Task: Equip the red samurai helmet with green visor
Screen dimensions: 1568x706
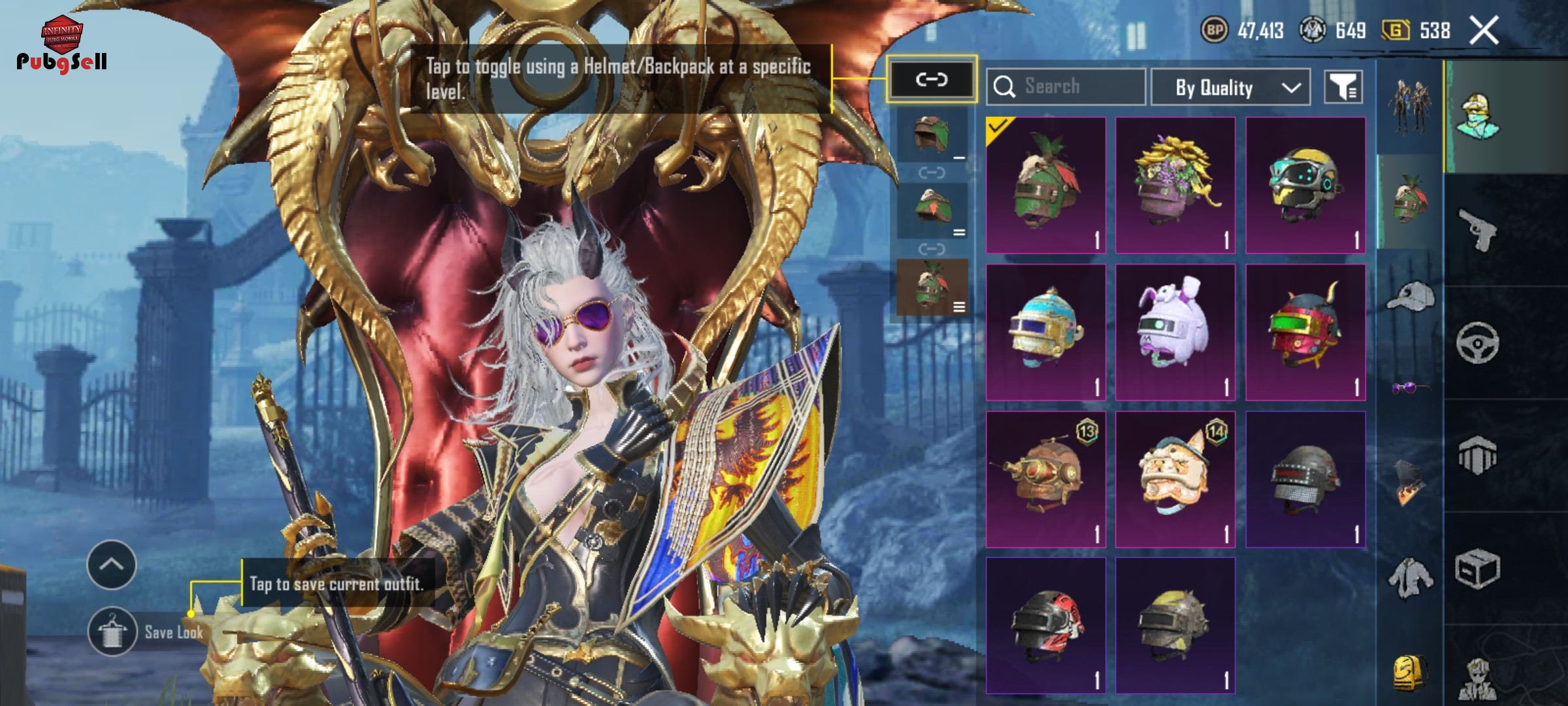Action: (x=1305, y=331)
